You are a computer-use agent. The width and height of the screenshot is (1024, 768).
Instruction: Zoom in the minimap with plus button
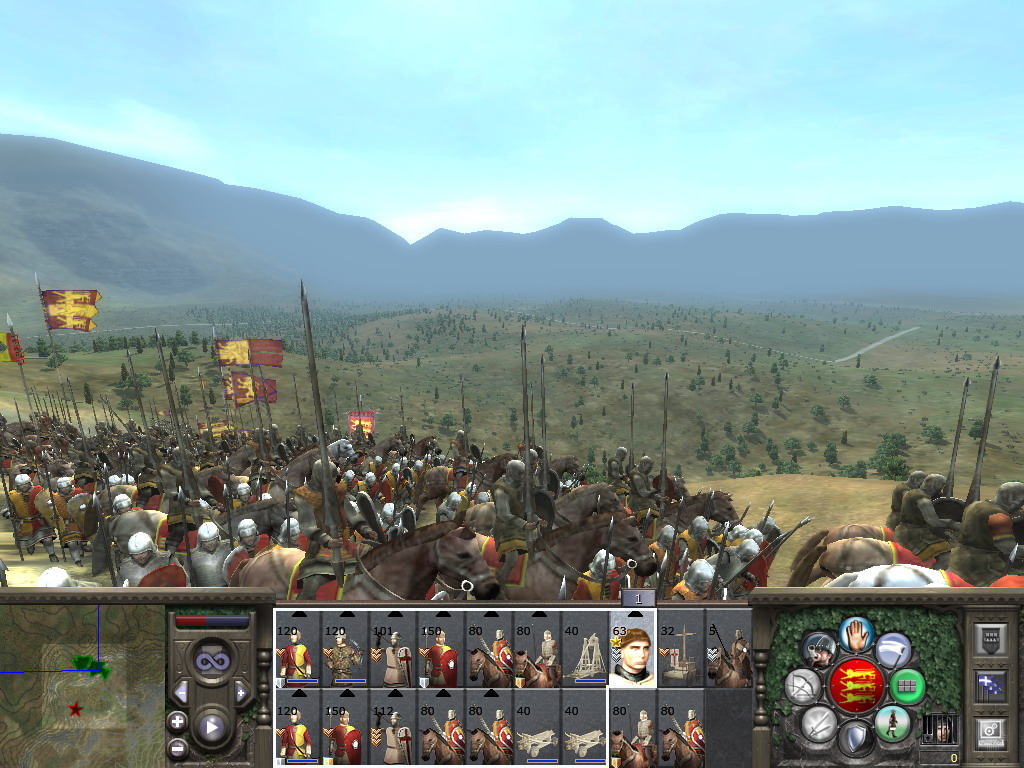pyautogui.click(x=178, y=721)
